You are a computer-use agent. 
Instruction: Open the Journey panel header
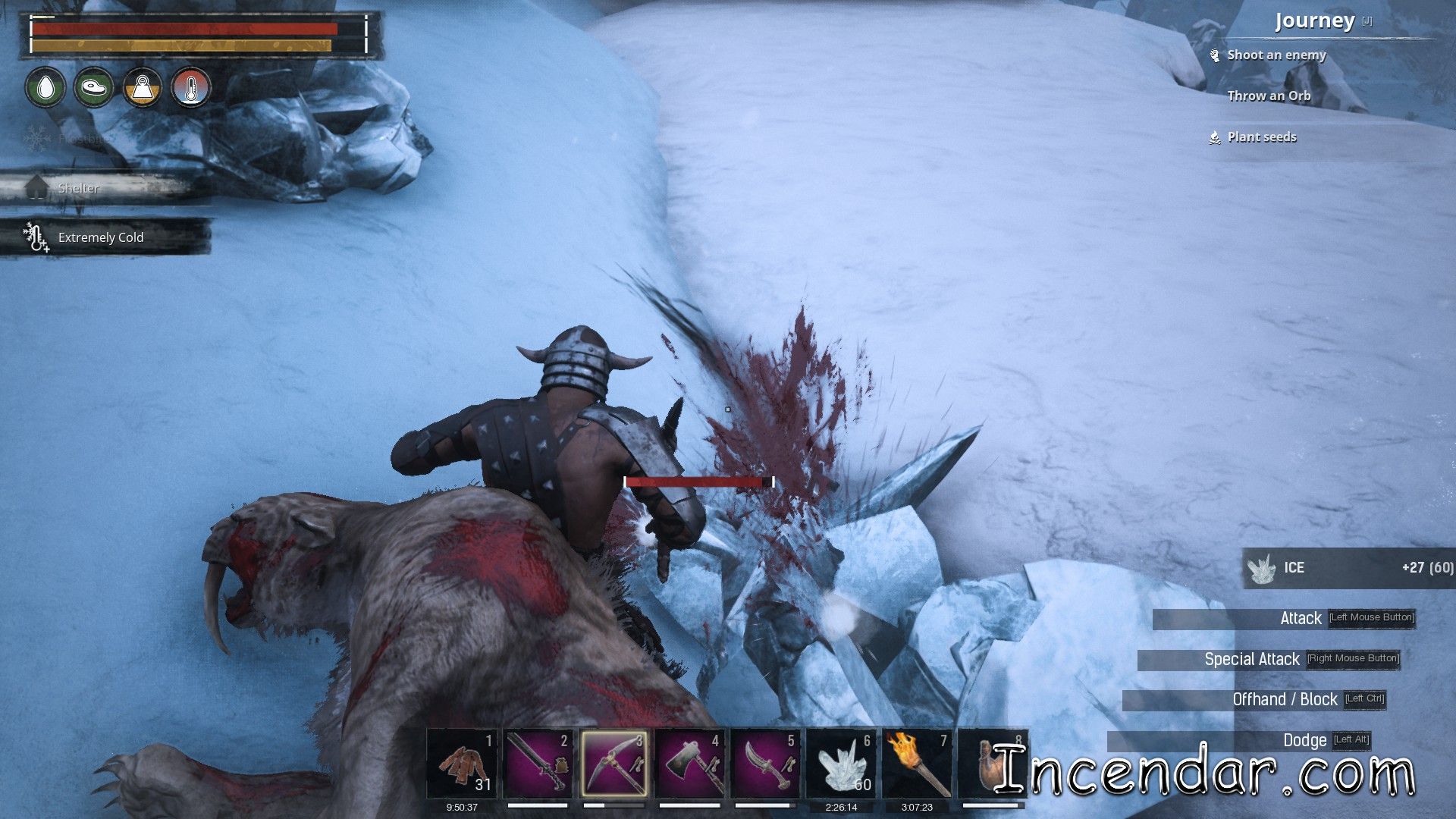coord(1314,21)
